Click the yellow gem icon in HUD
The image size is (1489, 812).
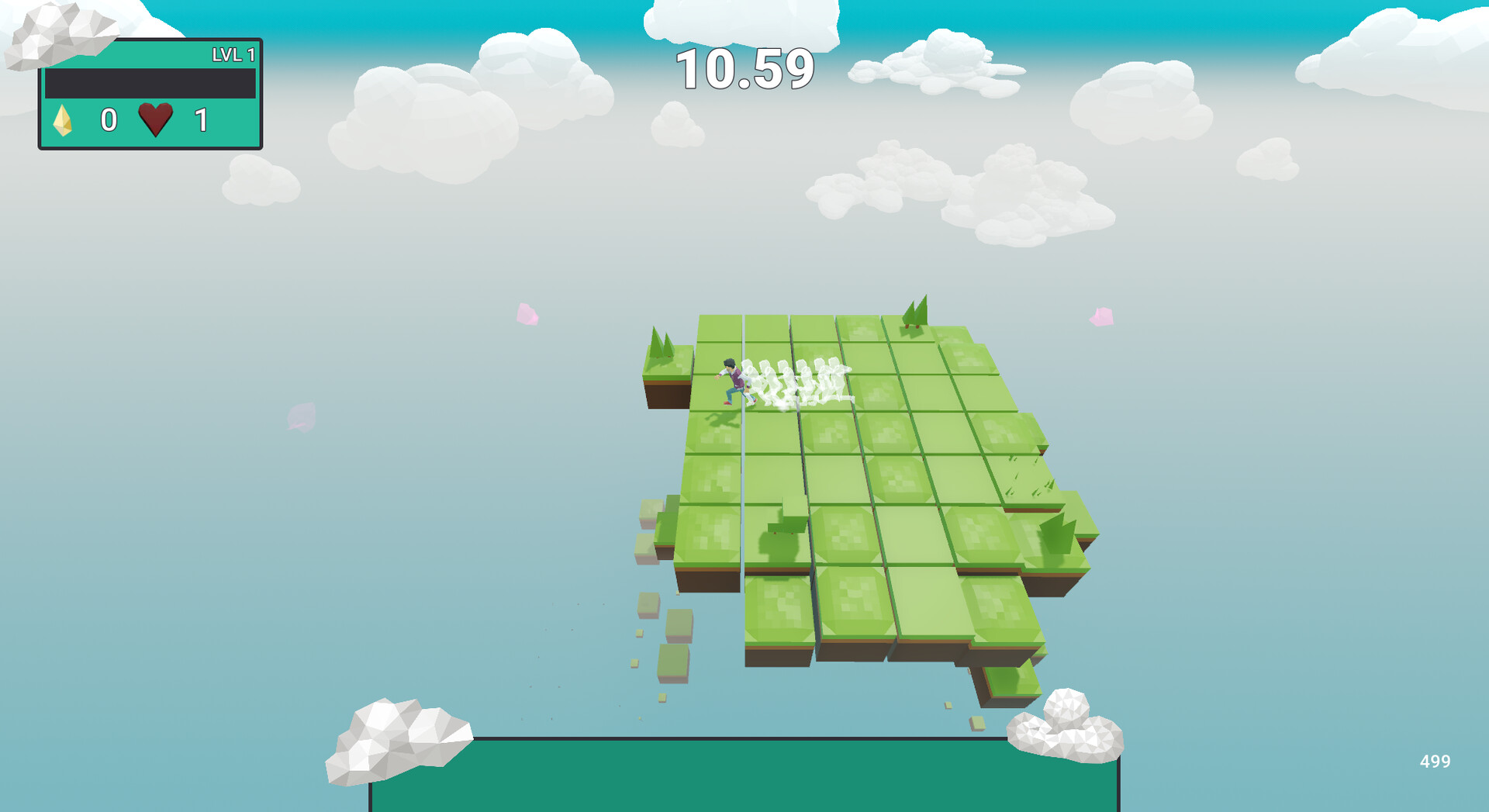[x=64, y=122]
